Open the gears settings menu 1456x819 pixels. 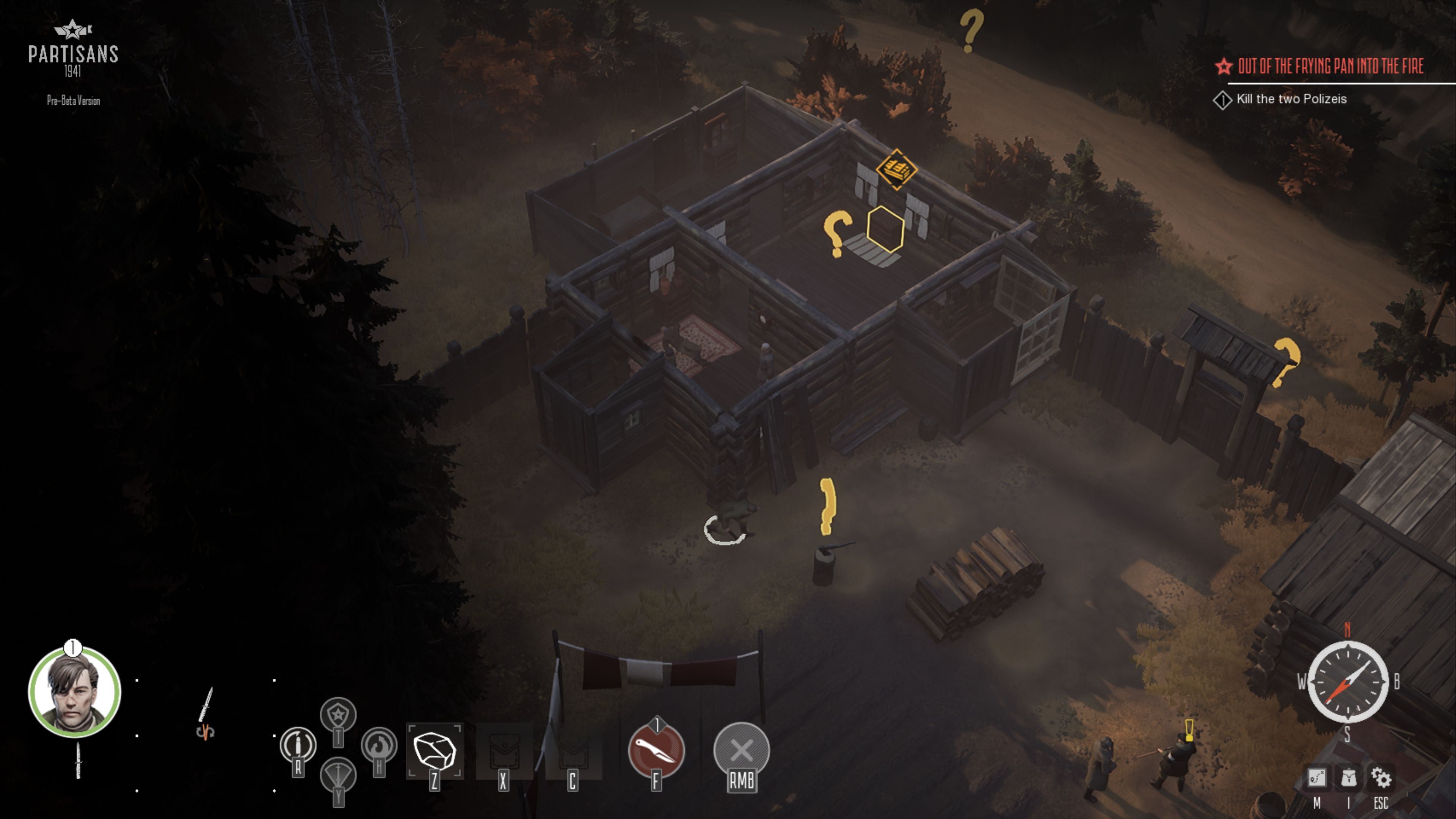coord(1381,779)
